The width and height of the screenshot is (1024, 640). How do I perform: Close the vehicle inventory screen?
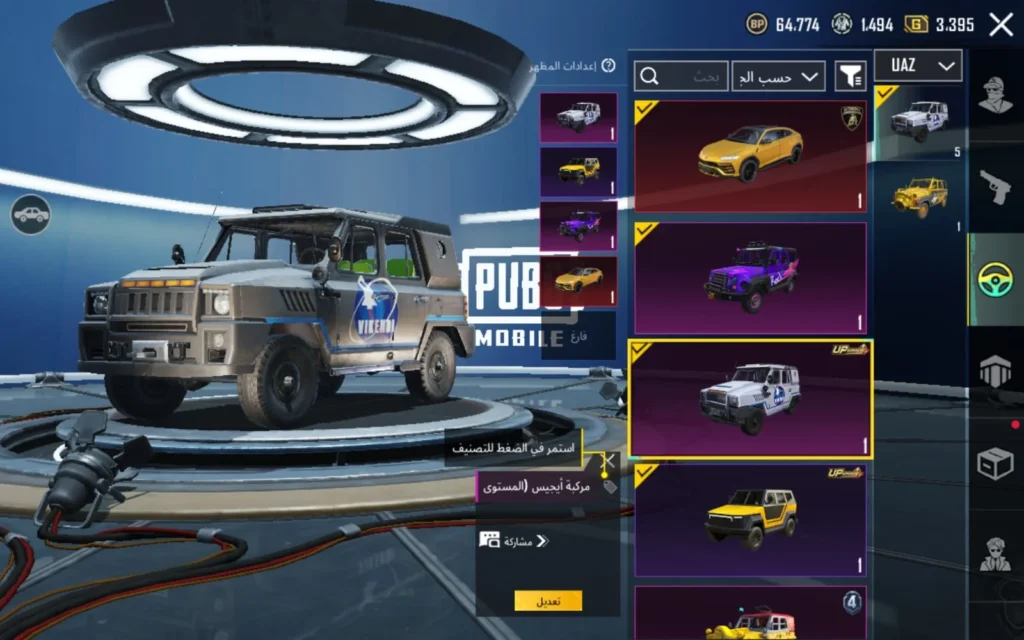tap(1001, 25)
